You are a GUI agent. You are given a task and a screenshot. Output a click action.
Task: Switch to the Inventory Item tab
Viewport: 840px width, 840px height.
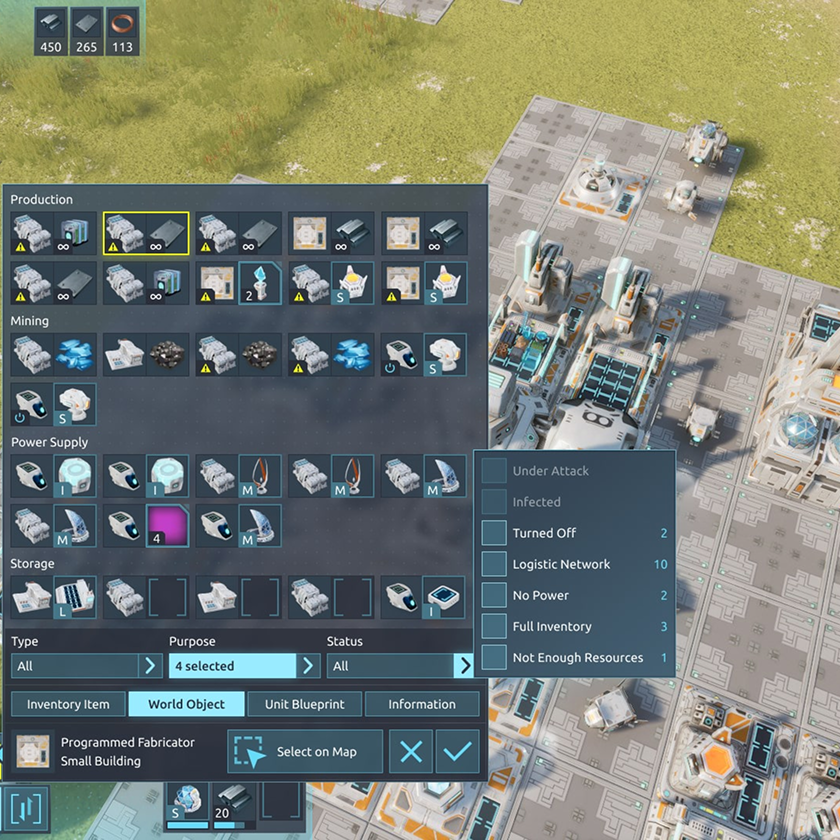[x=68, y=704]
